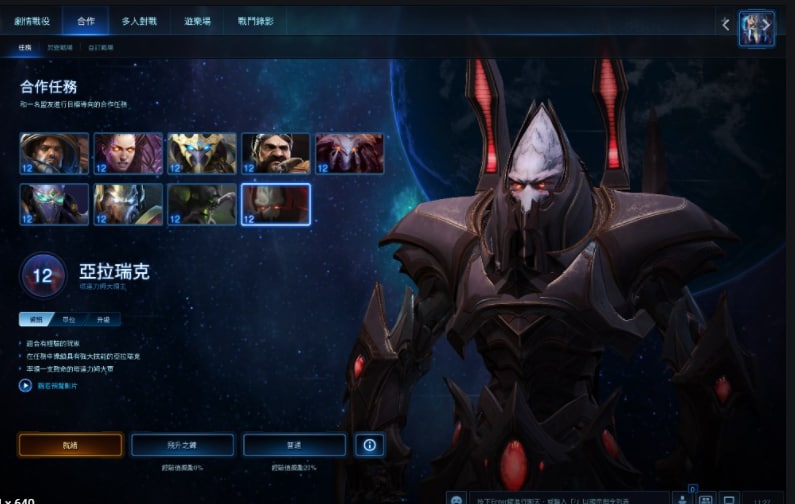This screenshot has width=795, height=504.
Task: Choose Swann commander portrait
Action: [276, 153]
